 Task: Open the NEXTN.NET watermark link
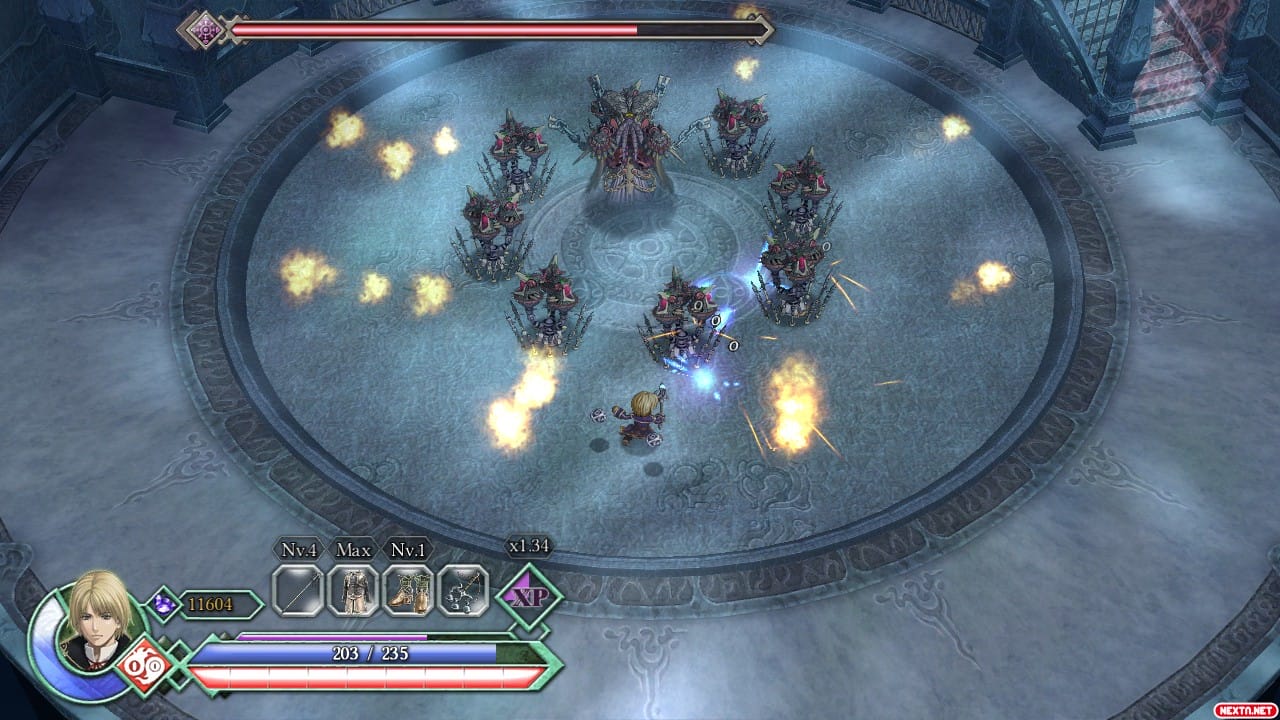pyautogui.click(x=1245, y=712)
